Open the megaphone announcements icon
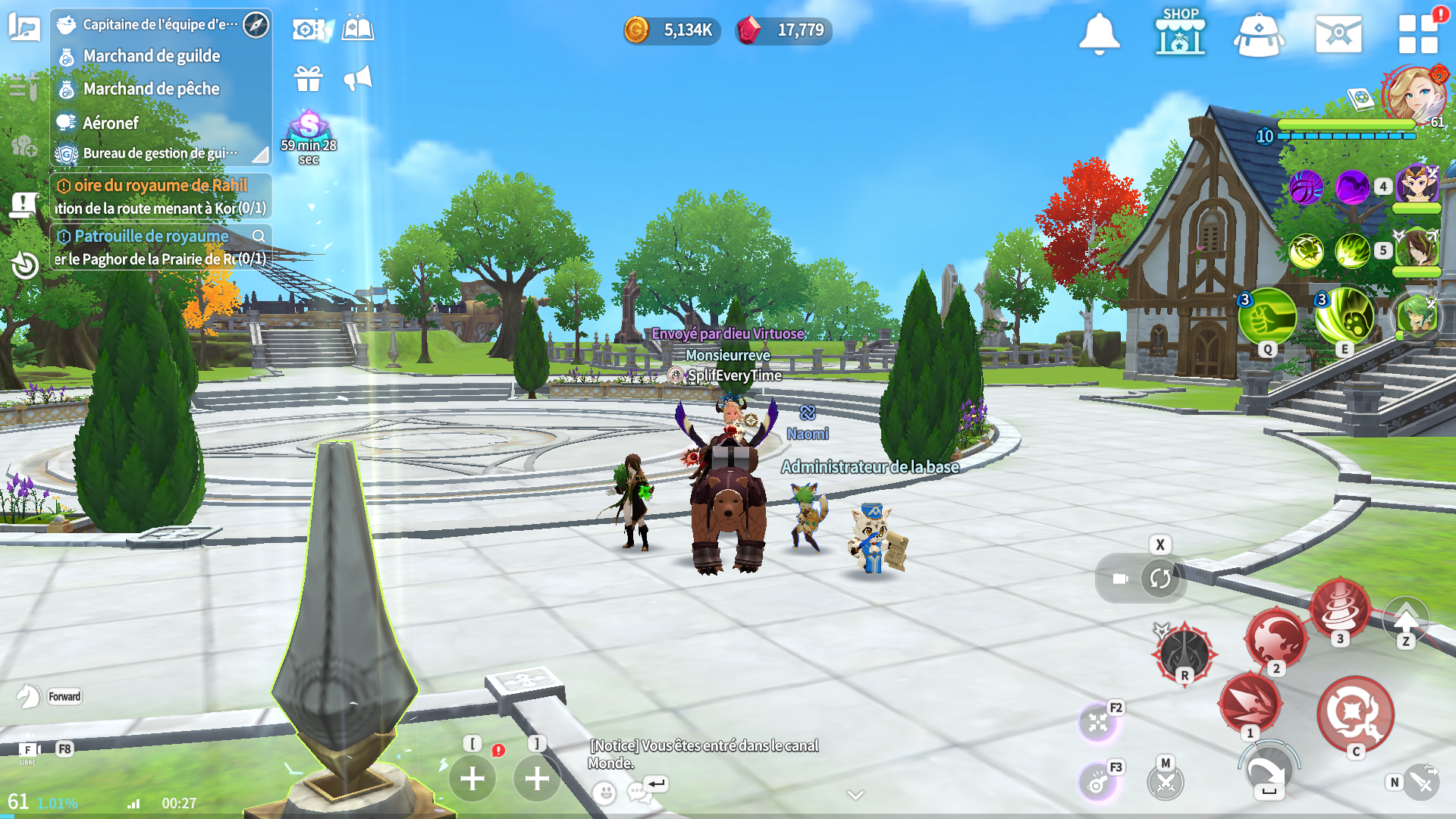Screen dimensions: 1456x819 [x=358, y=78]
